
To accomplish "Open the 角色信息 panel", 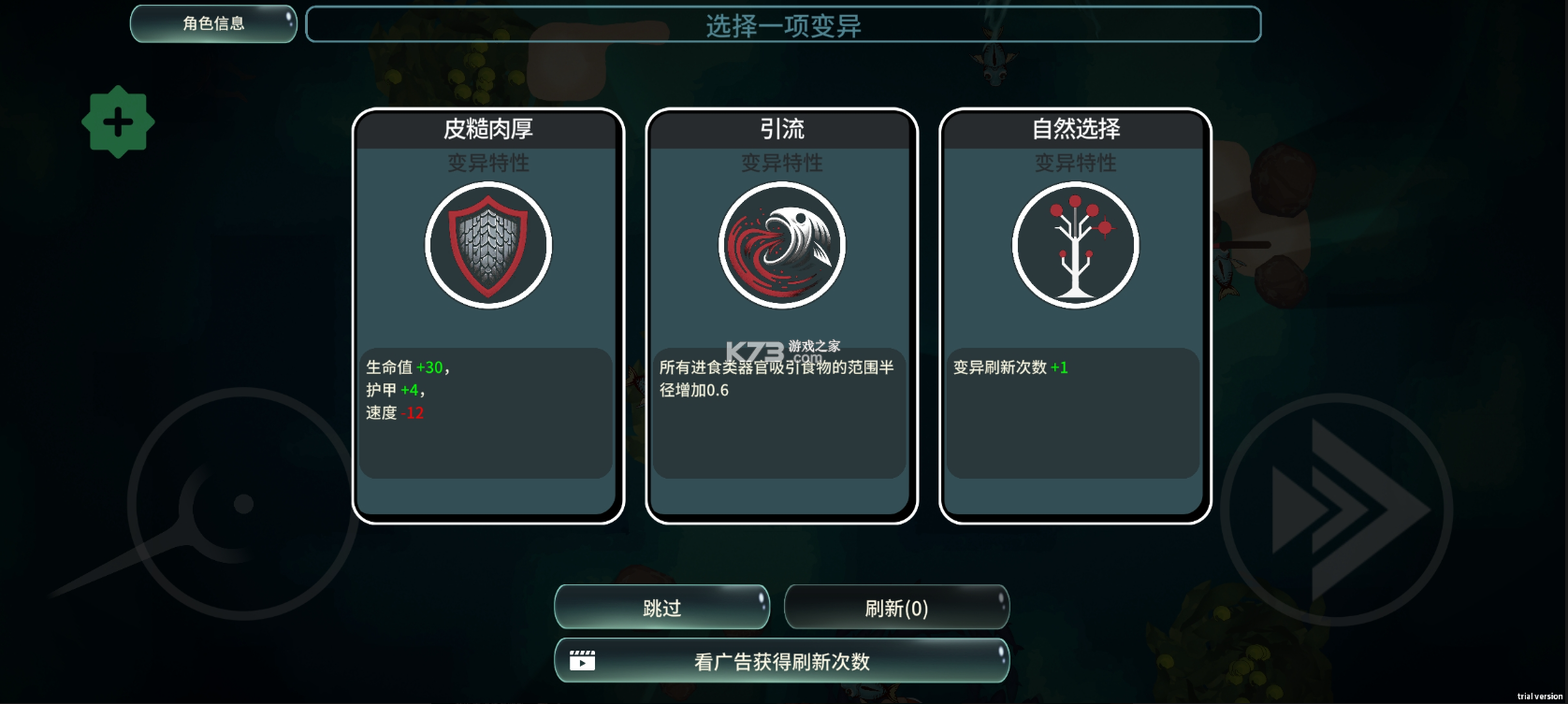I will (212, 22).
